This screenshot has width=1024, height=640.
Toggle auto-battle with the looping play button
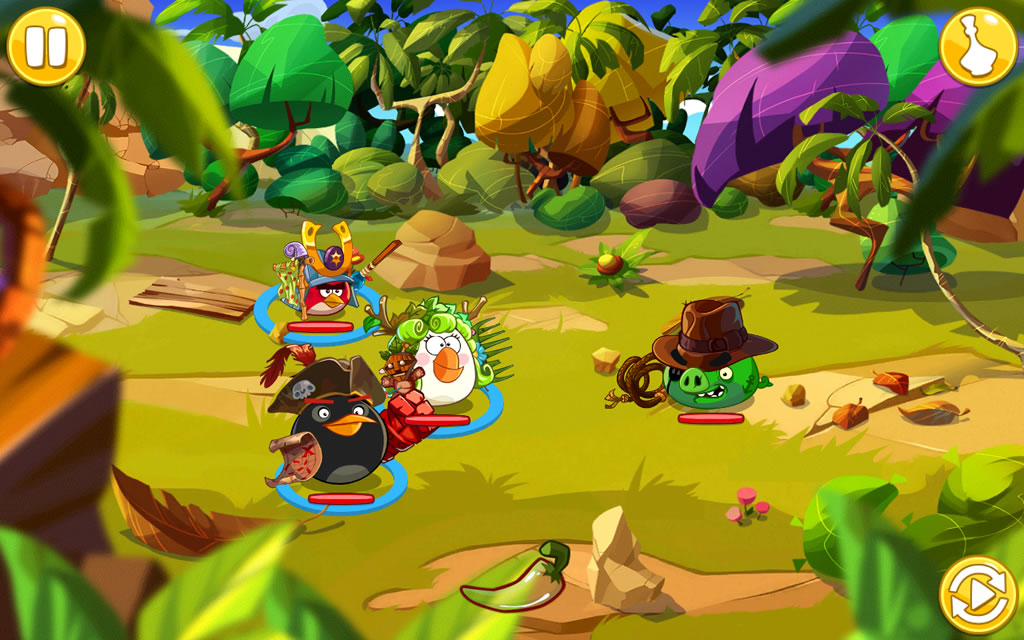tap(977, 594)
